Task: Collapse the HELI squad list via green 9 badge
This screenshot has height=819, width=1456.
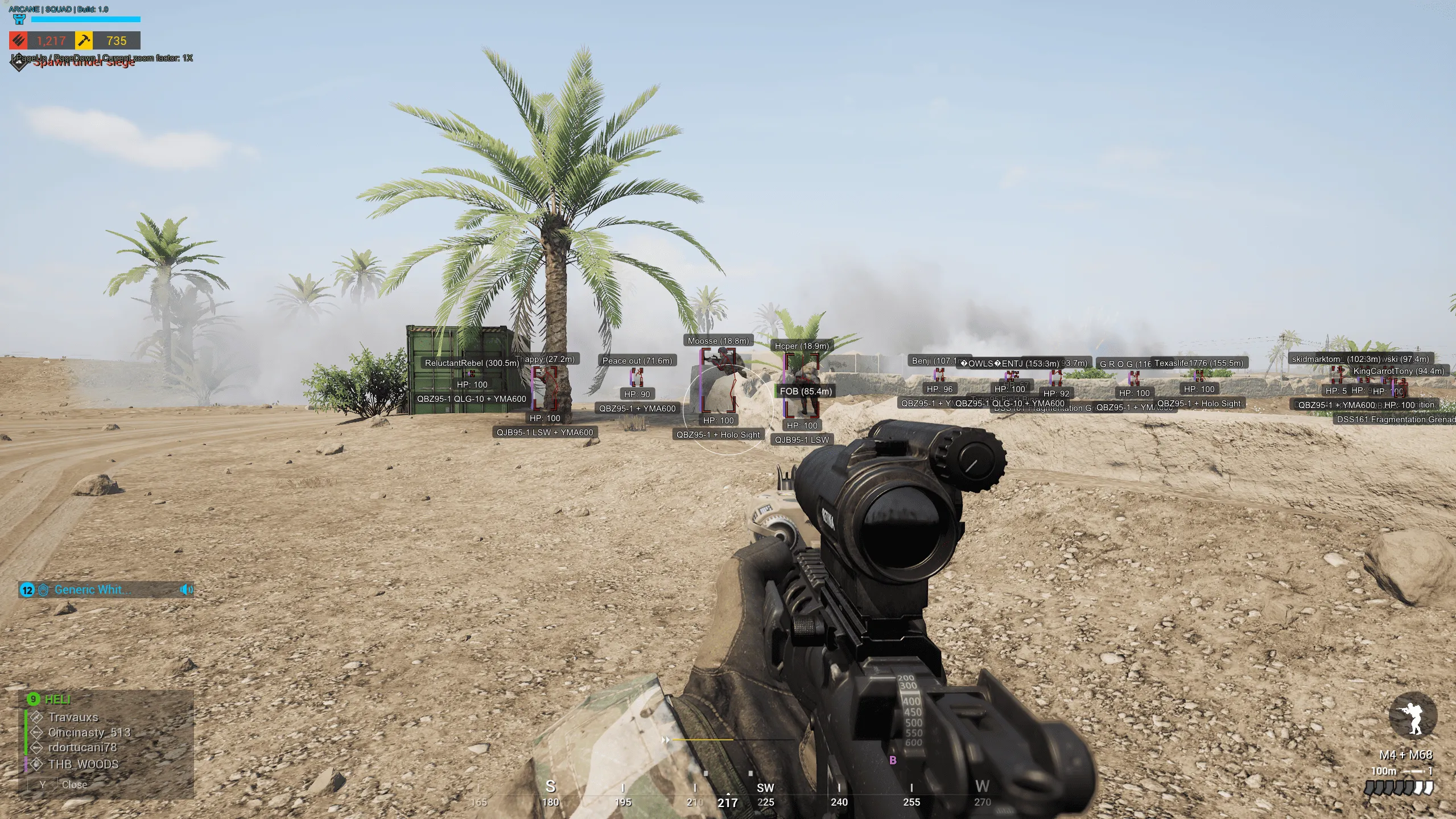Action: tap(33, 699)
